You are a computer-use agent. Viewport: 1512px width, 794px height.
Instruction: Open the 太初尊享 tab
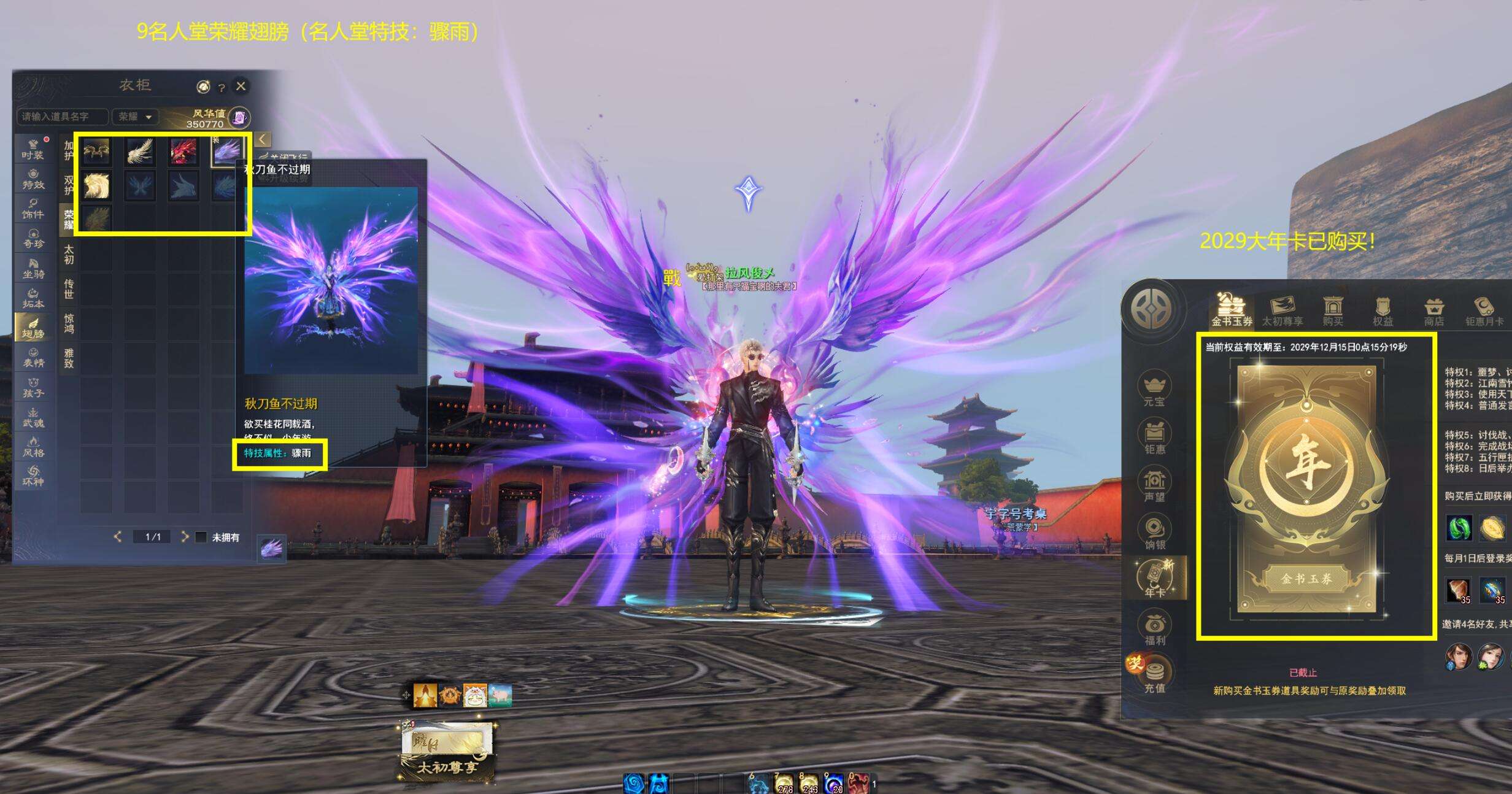[1282, 310]
